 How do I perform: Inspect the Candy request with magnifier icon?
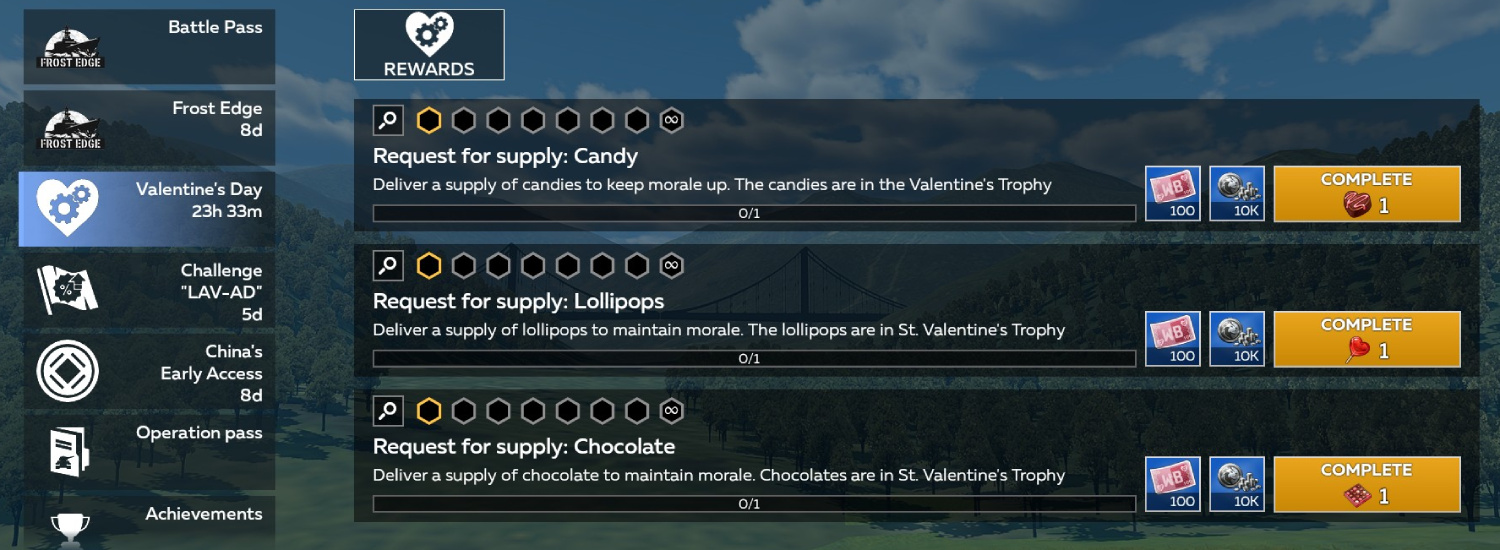(x=388, y=121)
